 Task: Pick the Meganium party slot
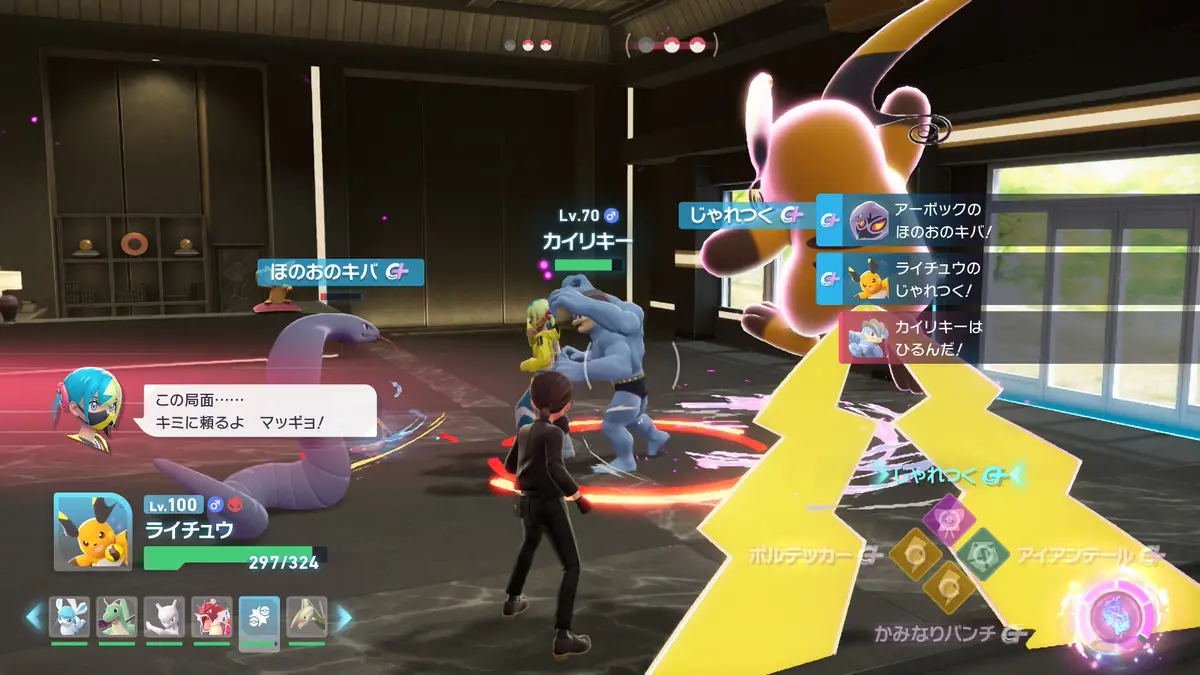click(x=307, y=618)
